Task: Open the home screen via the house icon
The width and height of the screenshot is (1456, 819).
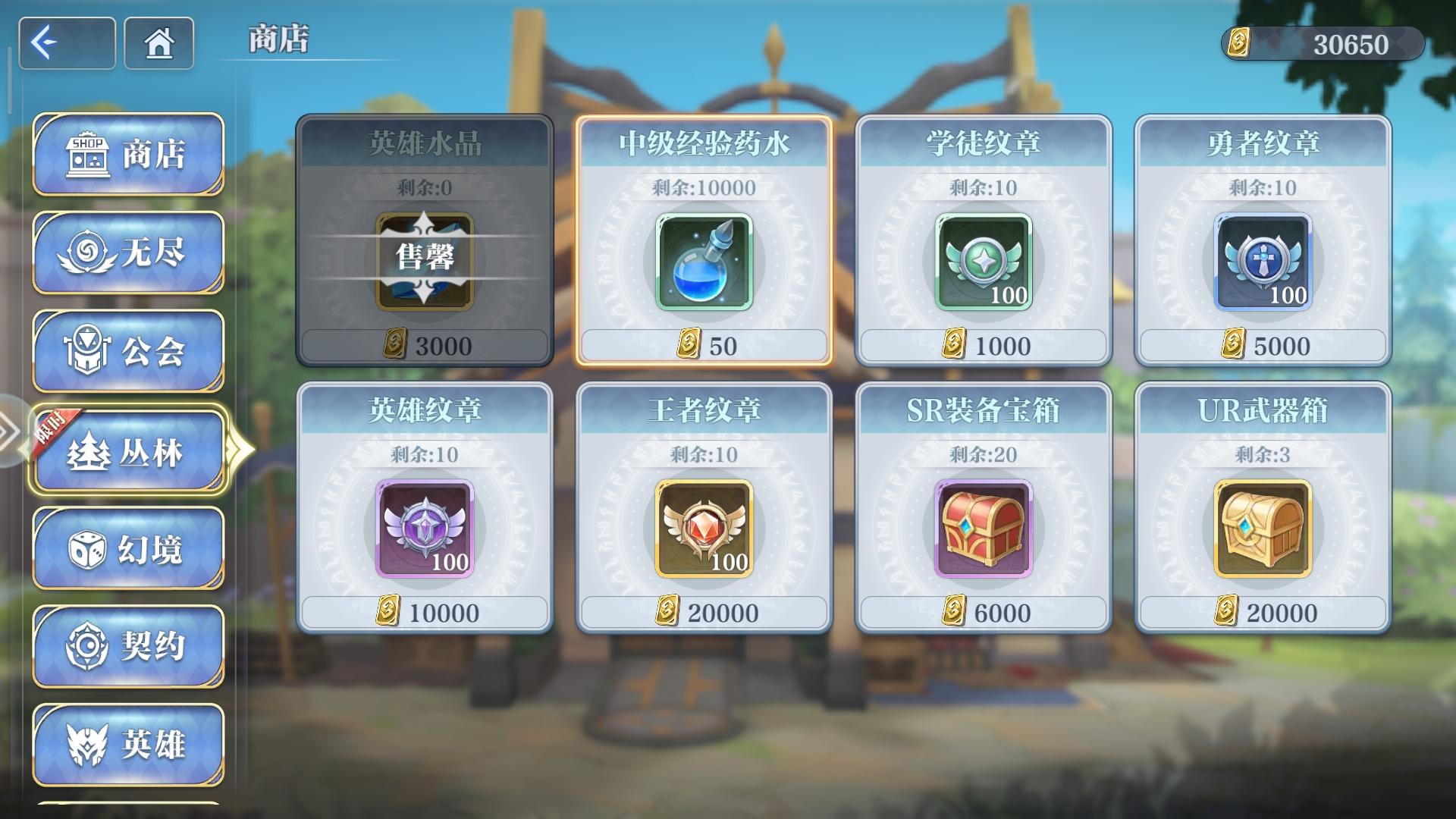Action: (x=157, y=43)
